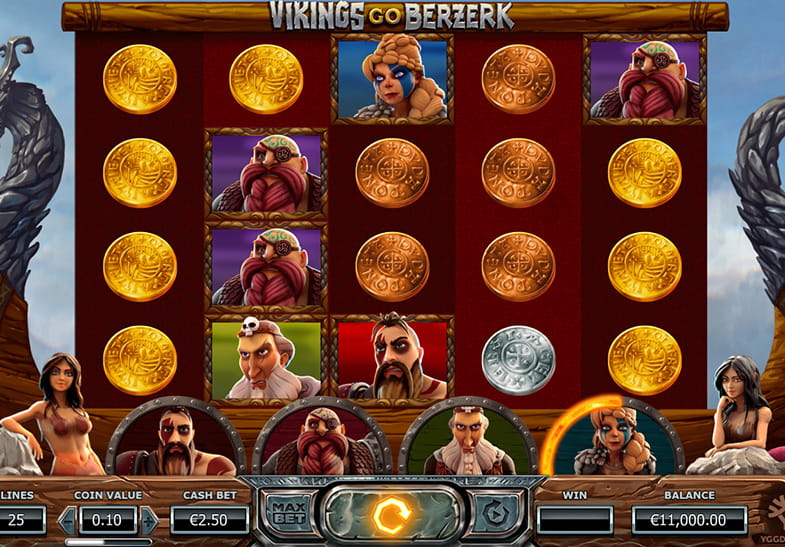Decrease the coin value with the left arrow

pyautogui.click(x=68, y=520)
